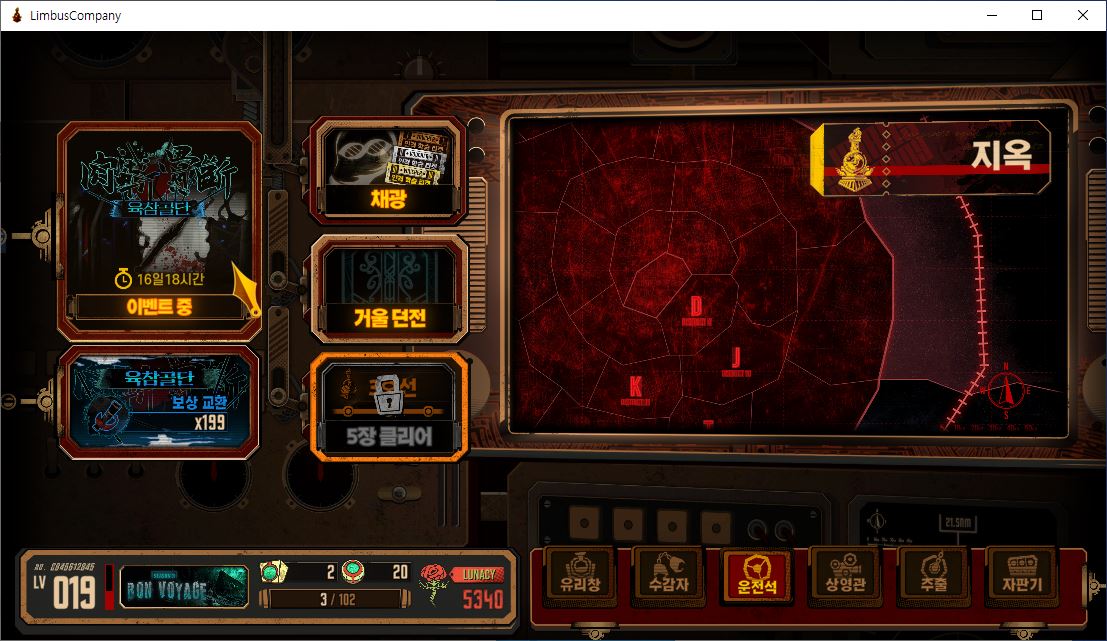Viewport: 1107px width, 641px height.
Task: Click the locked 5장 클리어 panel
Action: 388,407
